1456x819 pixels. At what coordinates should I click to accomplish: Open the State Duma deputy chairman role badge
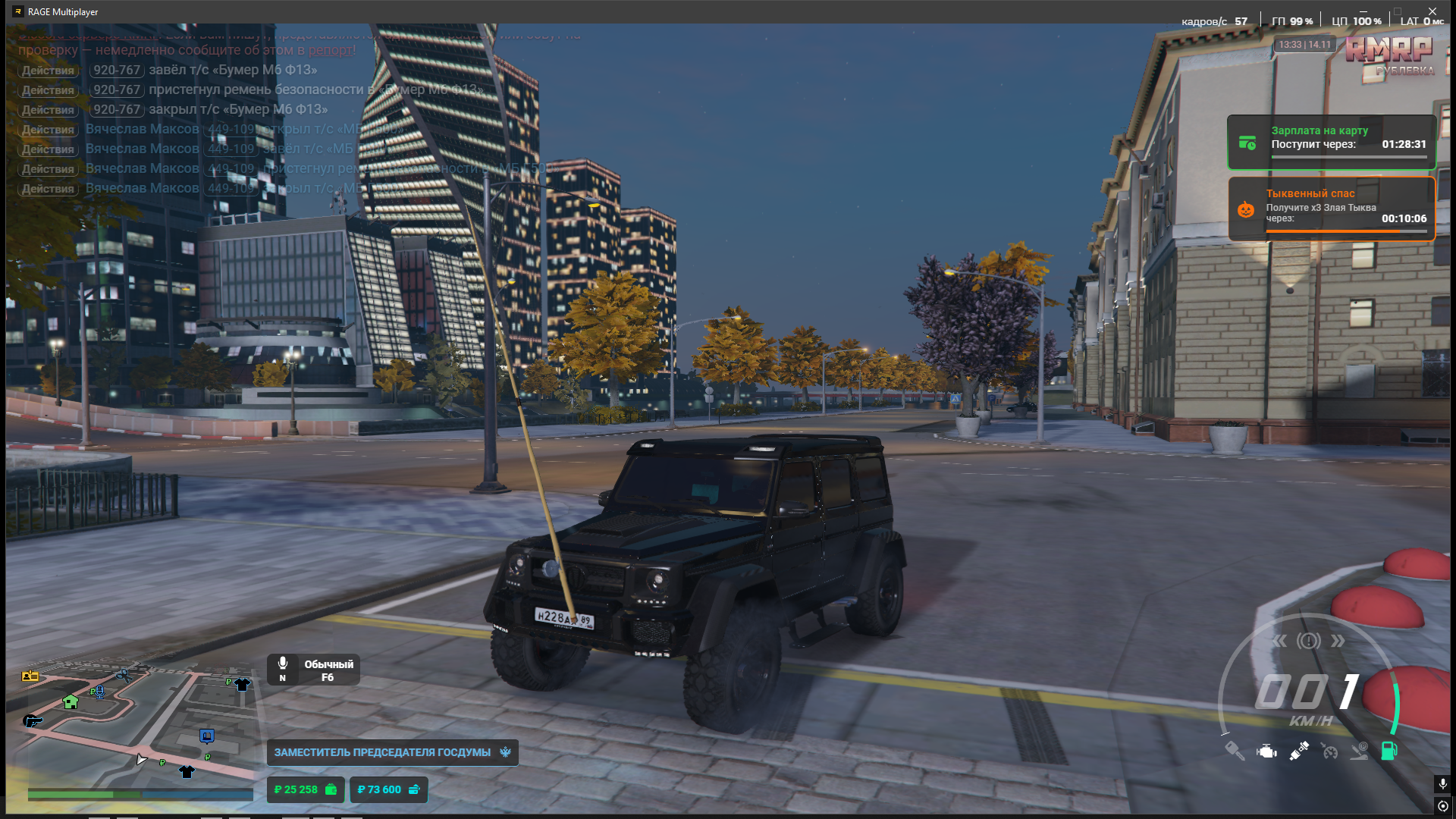pos(392,752)
